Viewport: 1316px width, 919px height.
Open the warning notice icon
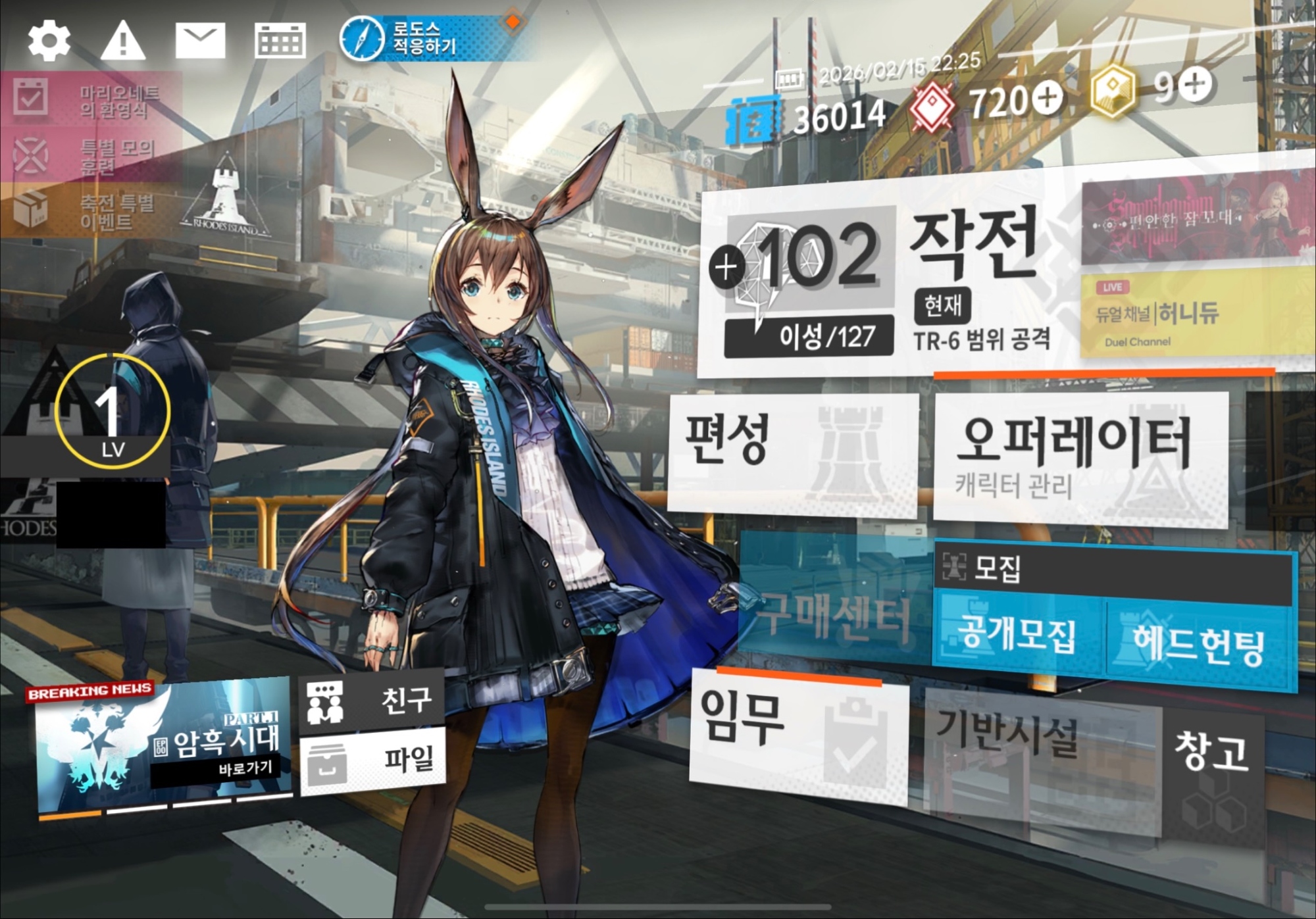[x=123, y=41]
